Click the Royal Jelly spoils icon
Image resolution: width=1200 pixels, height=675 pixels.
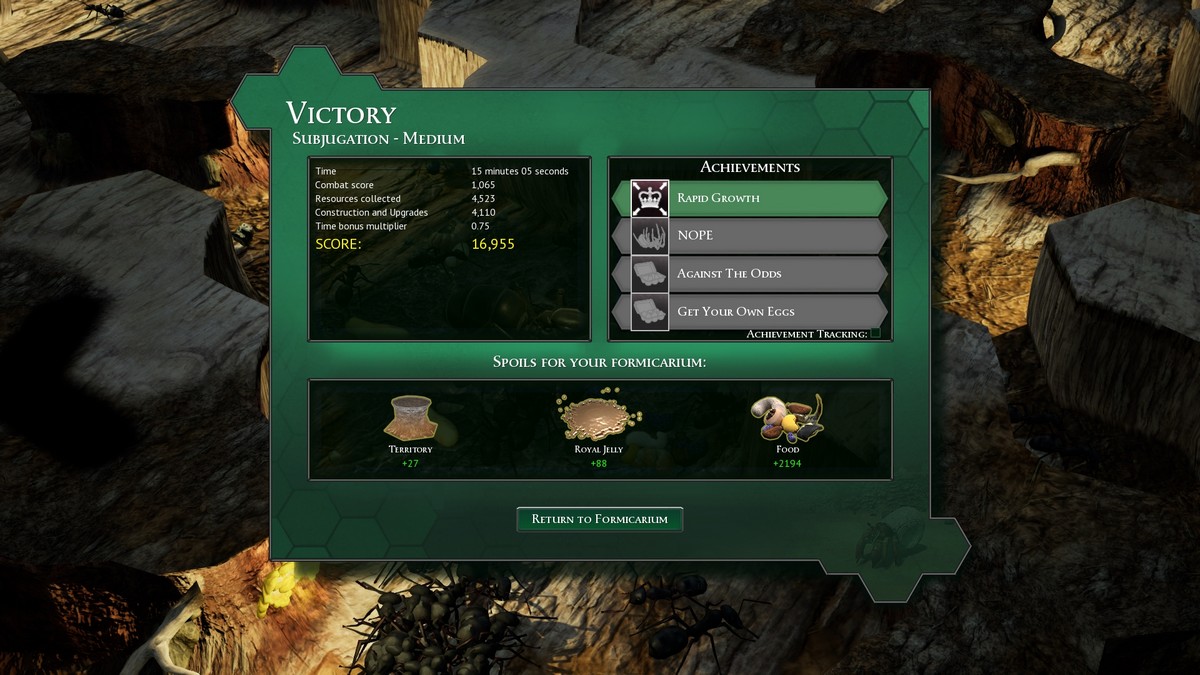(x=599, y=416)
